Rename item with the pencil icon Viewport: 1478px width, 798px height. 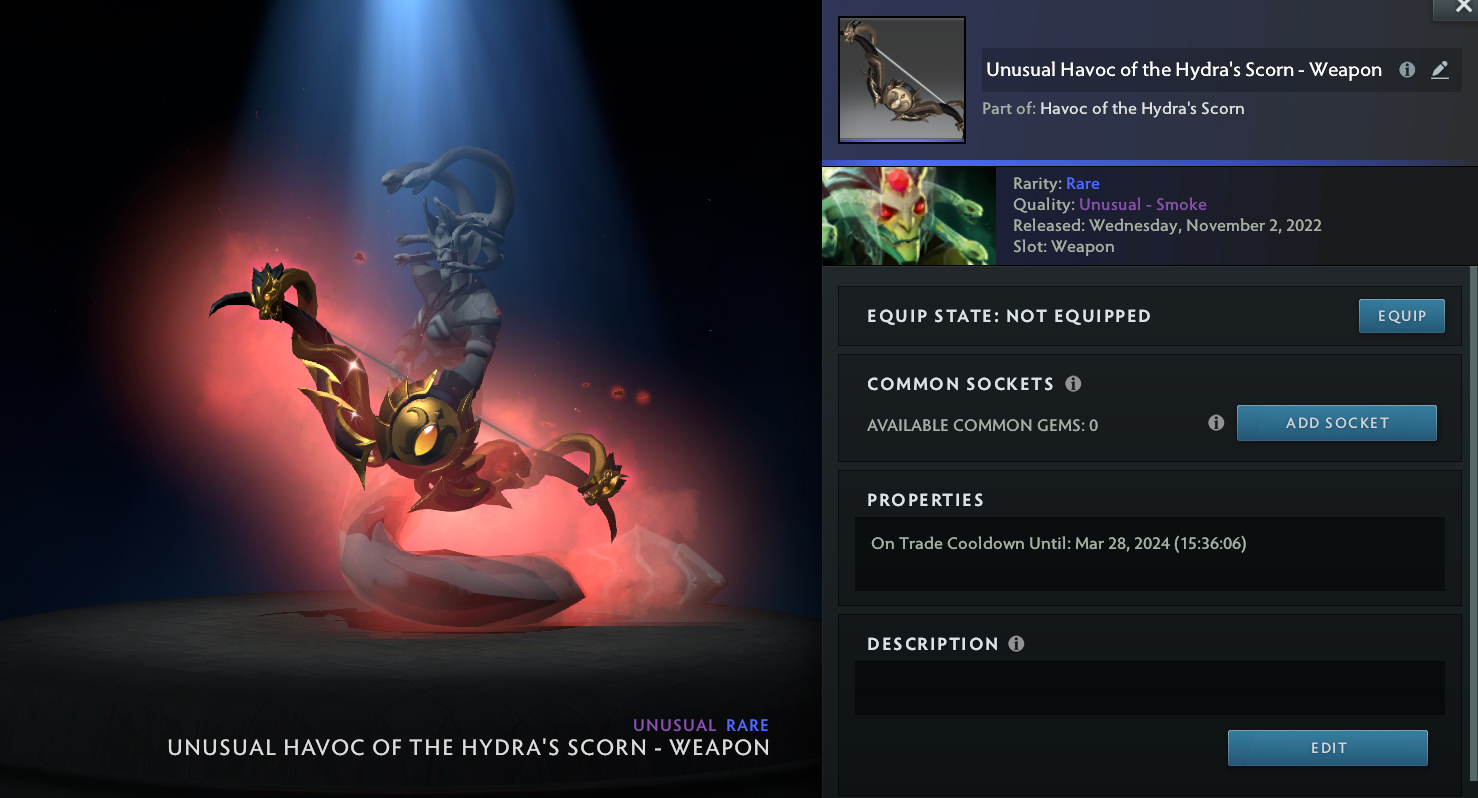pos(1440,70)
